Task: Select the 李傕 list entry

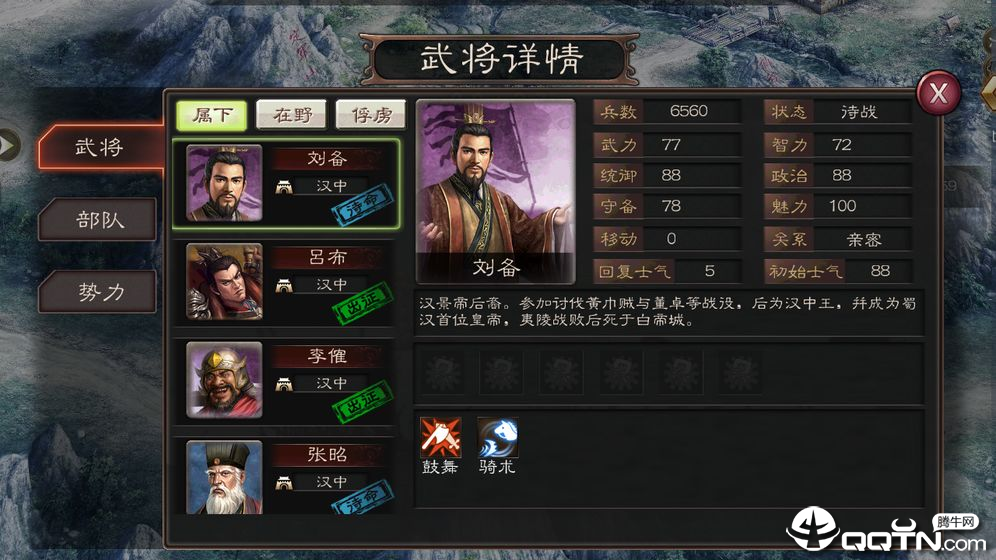Action: [x=287, y=379]
